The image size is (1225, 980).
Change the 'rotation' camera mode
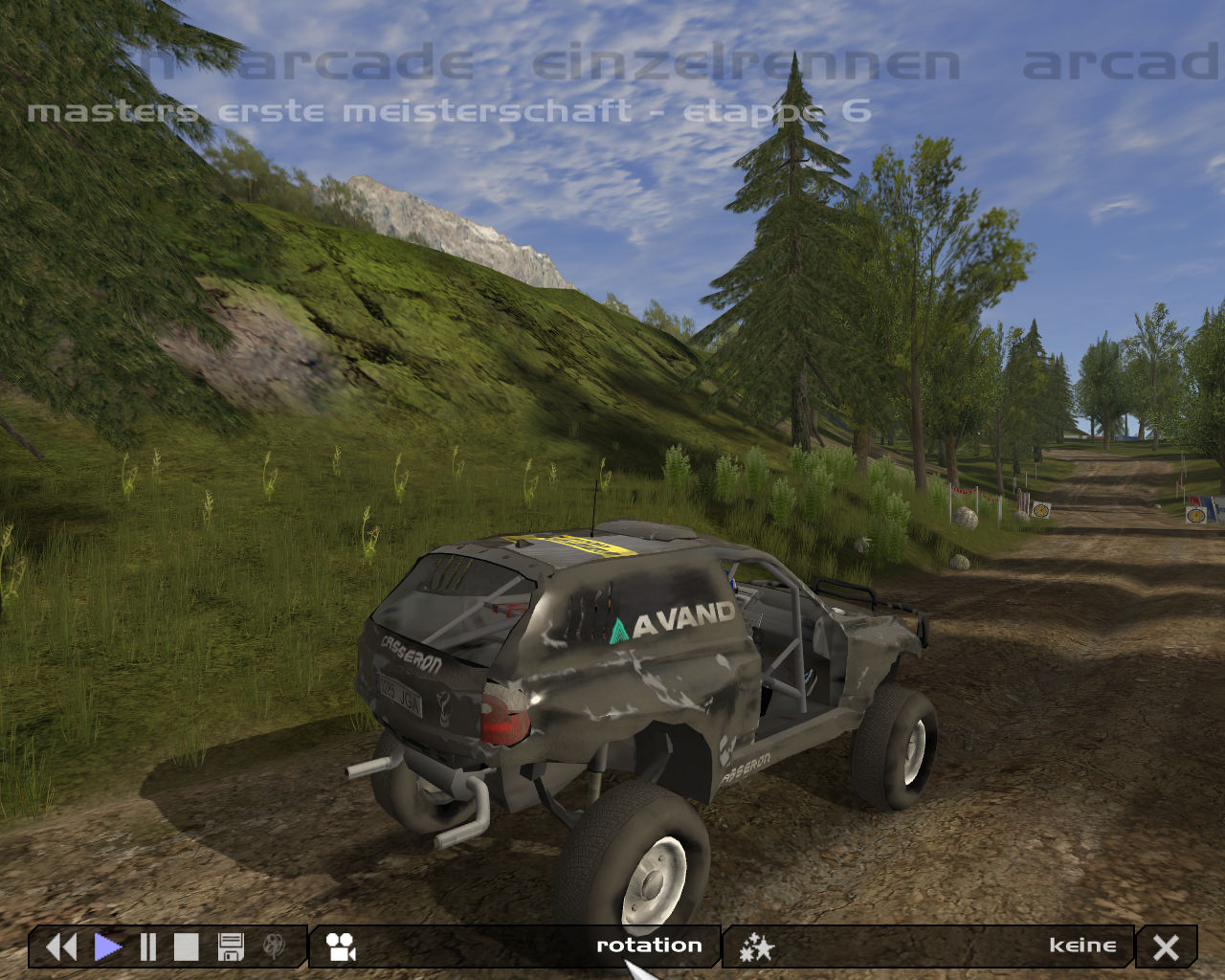pyautogui.click(x=649, y=946)
